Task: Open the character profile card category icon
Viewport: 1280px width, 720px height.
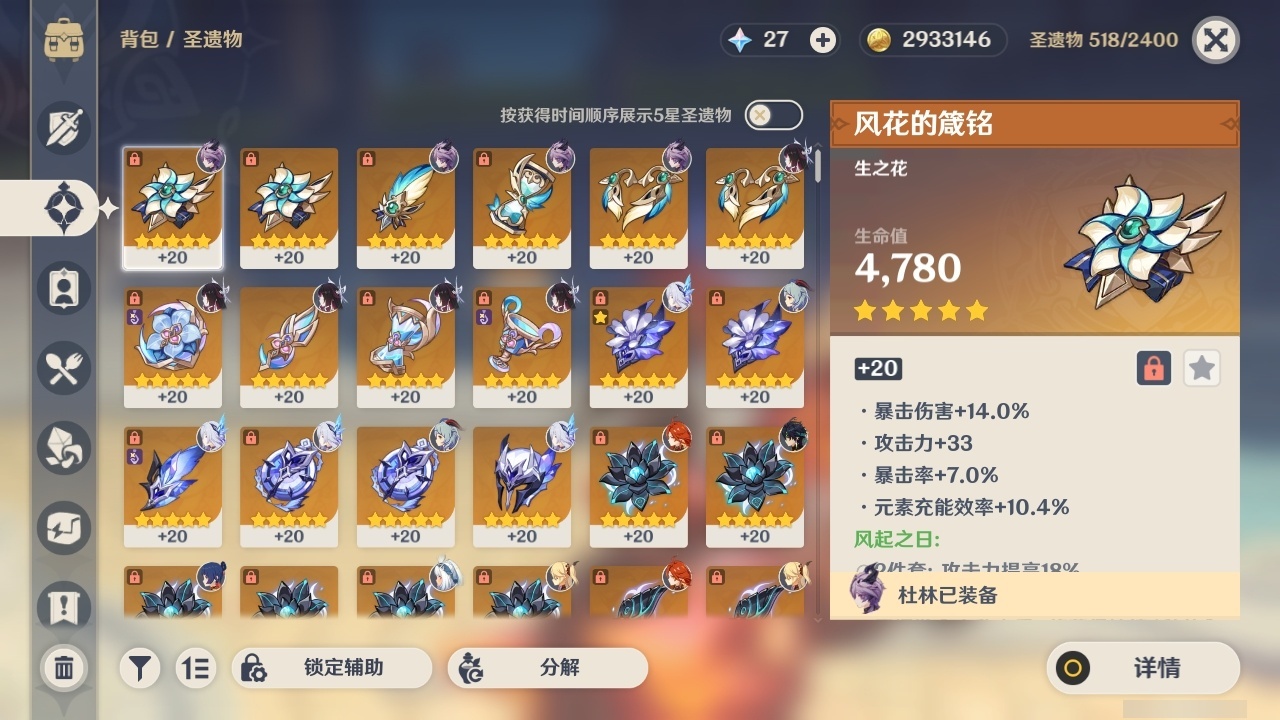Action: (63, 288)
